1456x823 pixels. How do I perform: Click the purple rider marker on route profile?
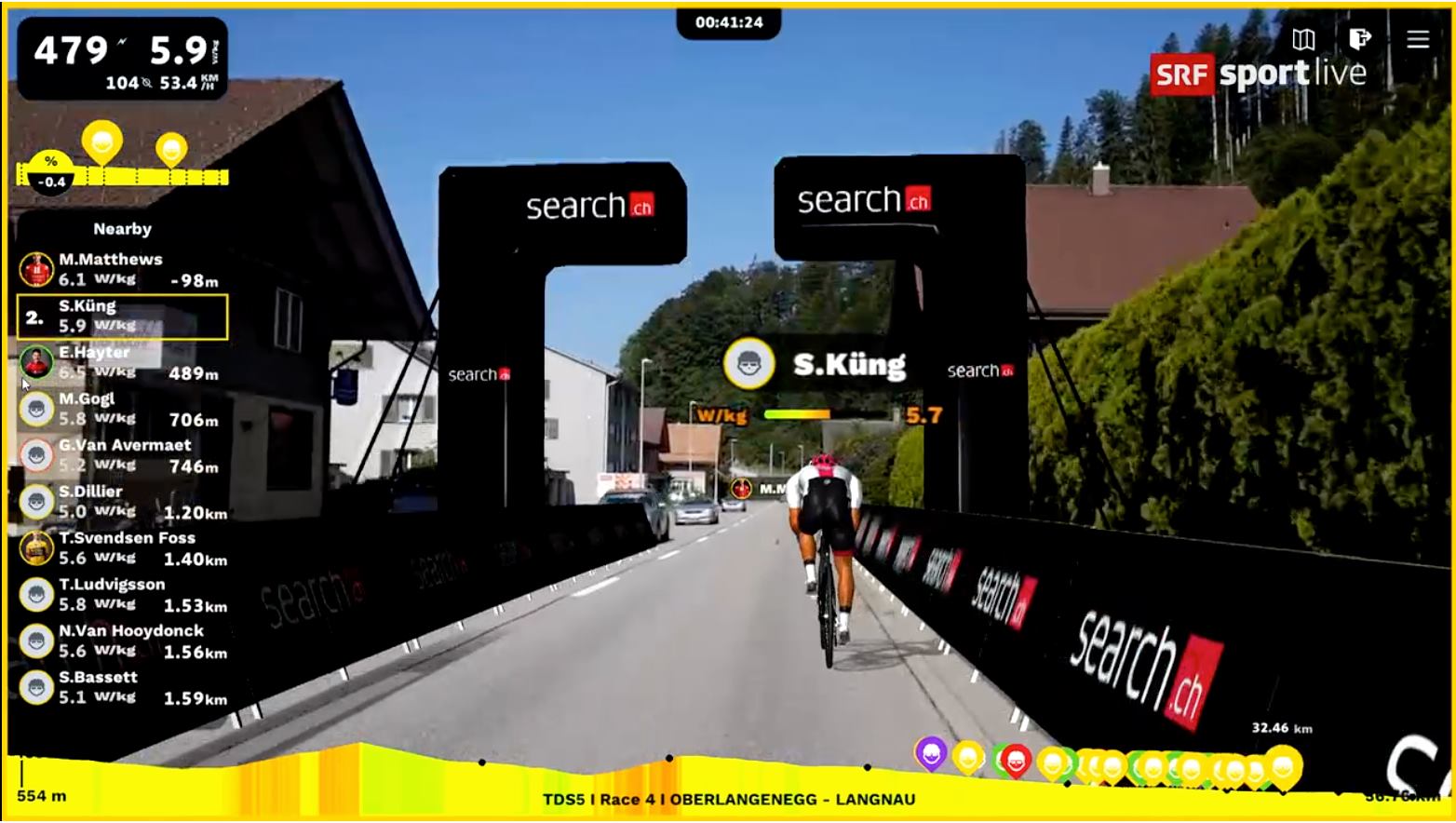tap(930, 753)
